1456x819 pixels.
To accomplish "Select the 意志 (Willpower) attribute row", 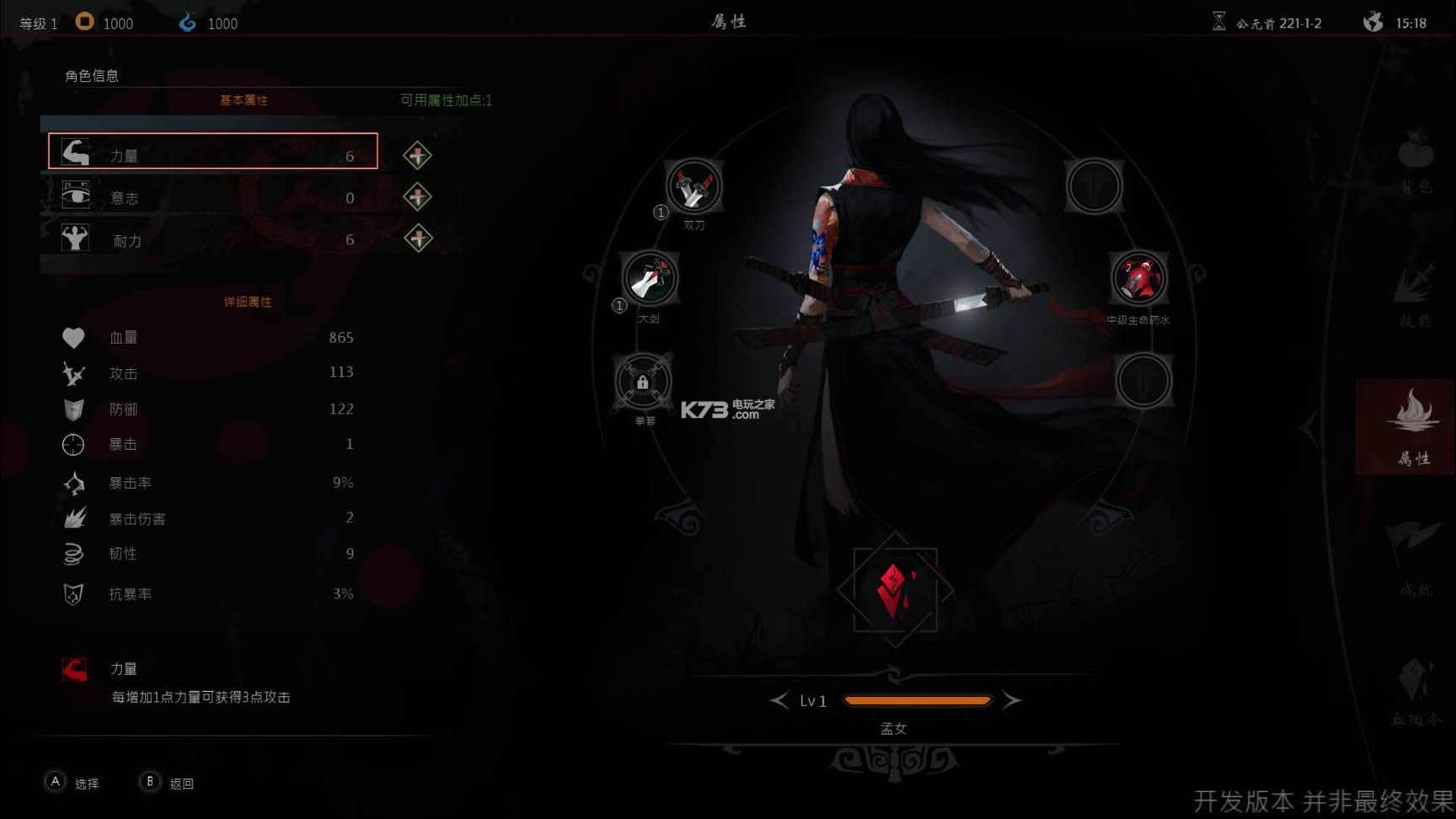I will (212, 197).
